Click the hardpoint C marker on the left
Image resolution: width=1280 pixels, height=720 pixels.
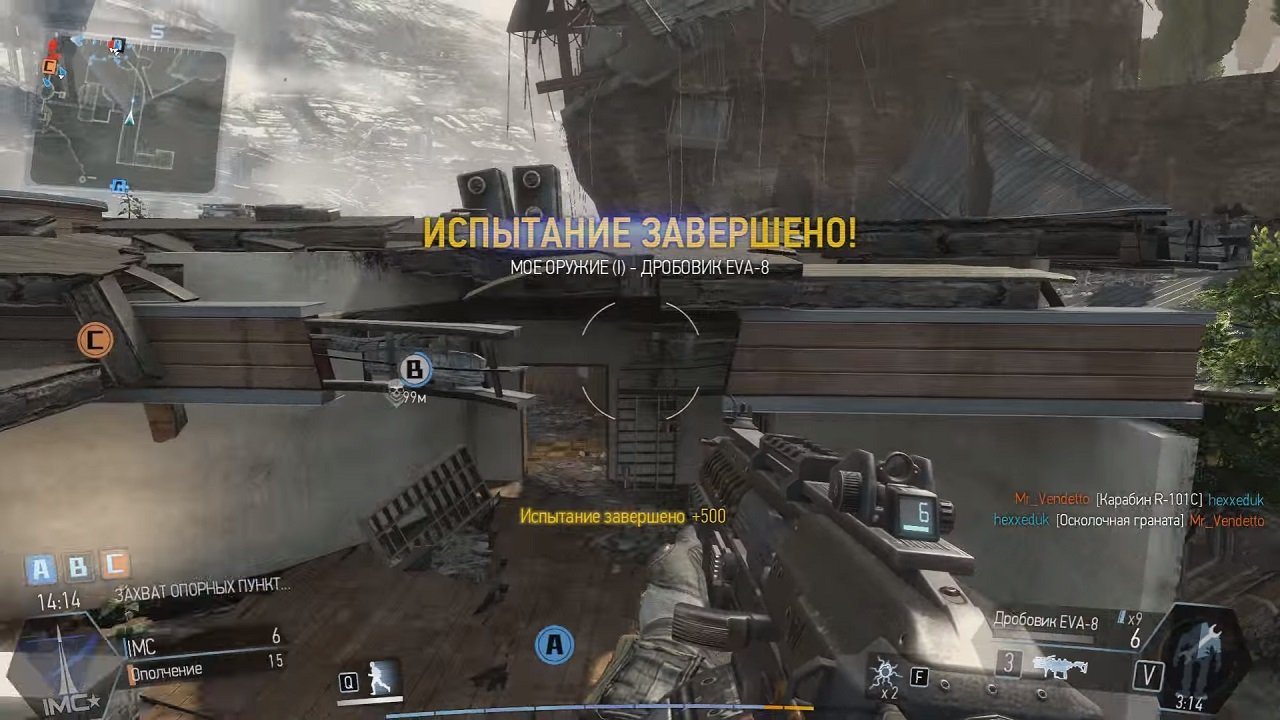pyautogui.click(x=95, y=339)
